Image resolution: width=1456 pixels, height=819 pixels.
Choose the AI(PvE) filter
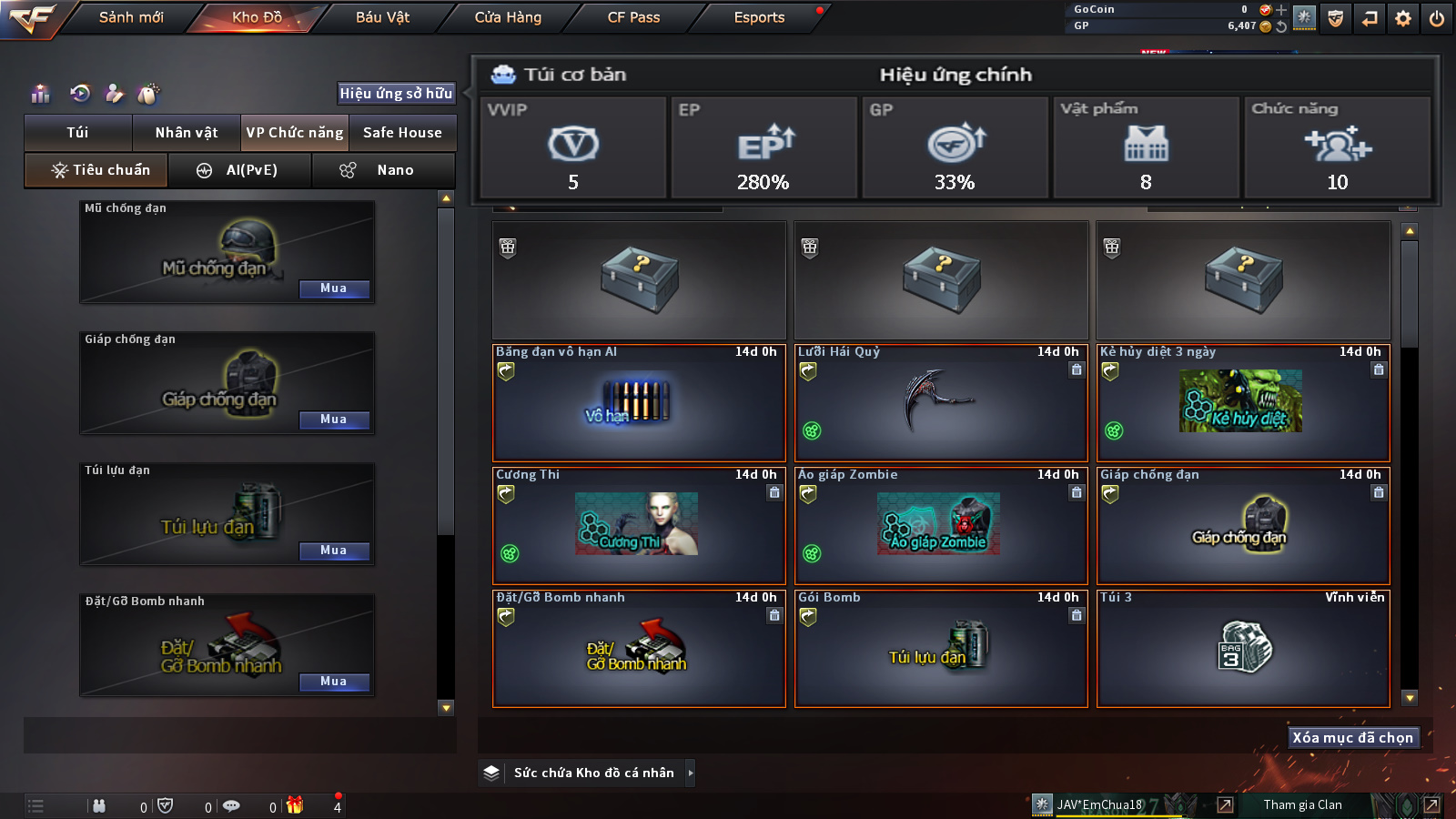click(x=240, y=170)
